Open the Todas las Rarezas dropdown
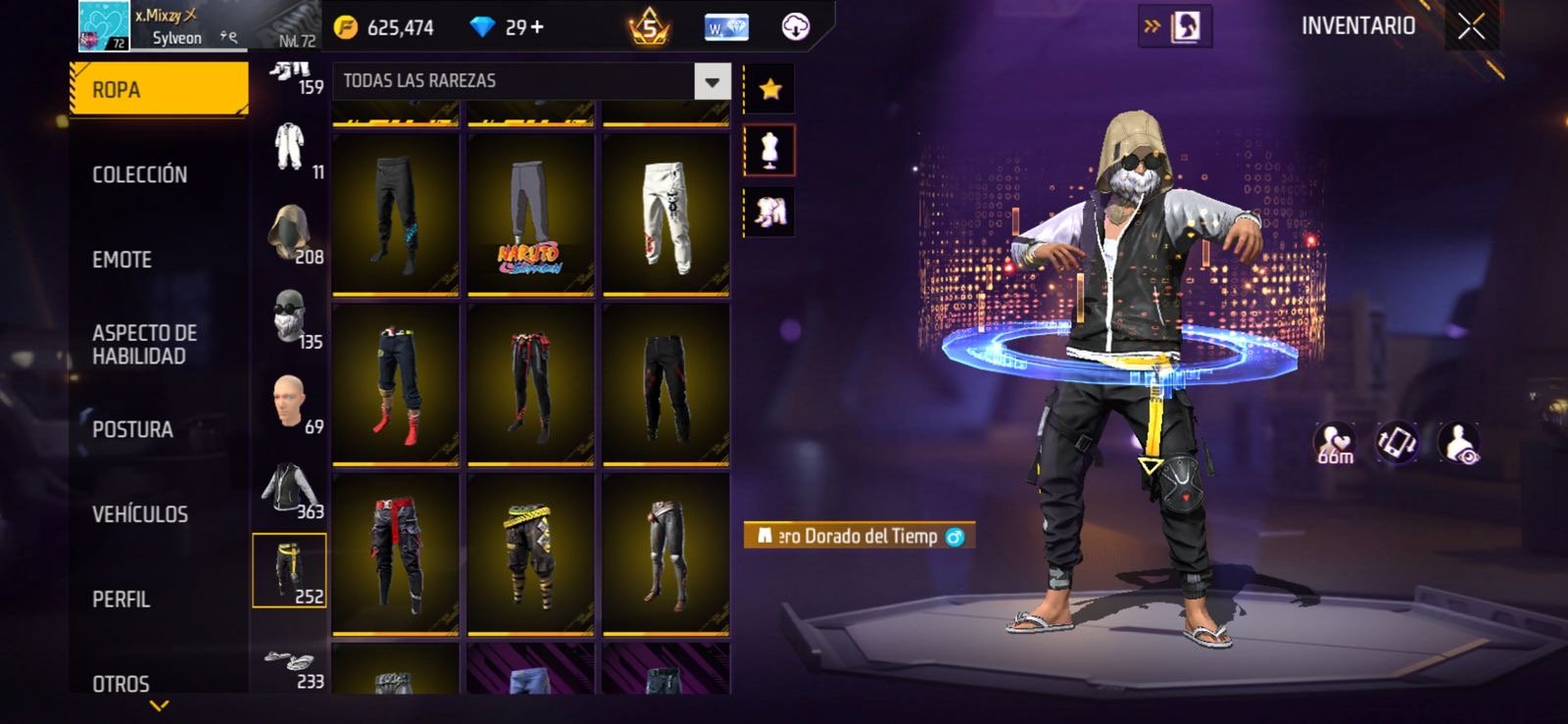The image size is (1568, 724). [712, 81]
